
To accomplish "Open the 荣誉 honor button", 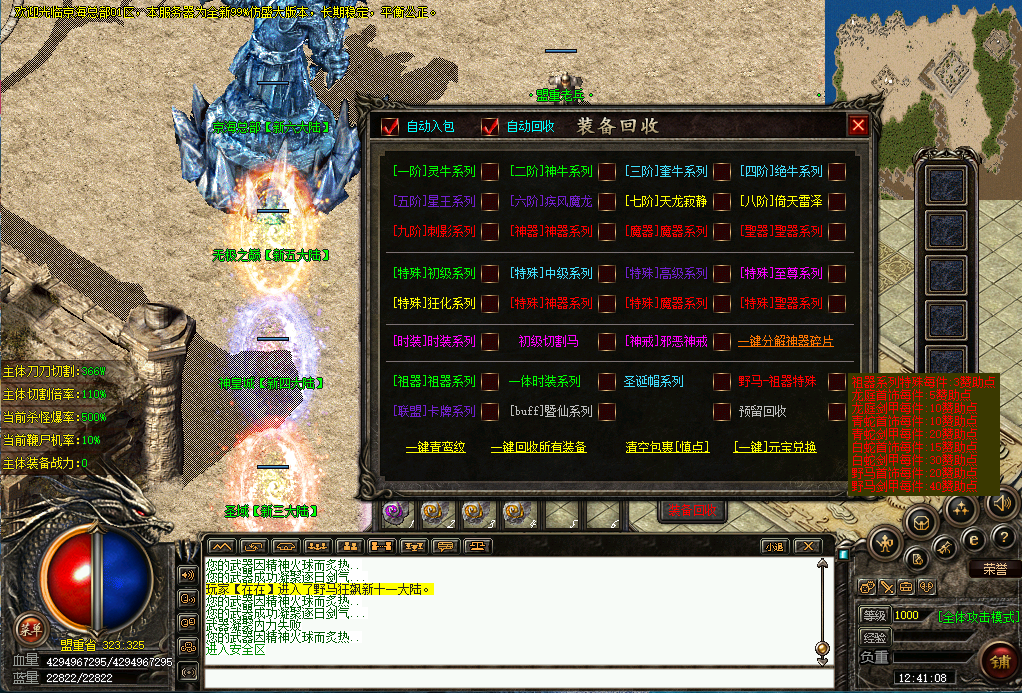I will pyautogui.click(x=994, y=569).
